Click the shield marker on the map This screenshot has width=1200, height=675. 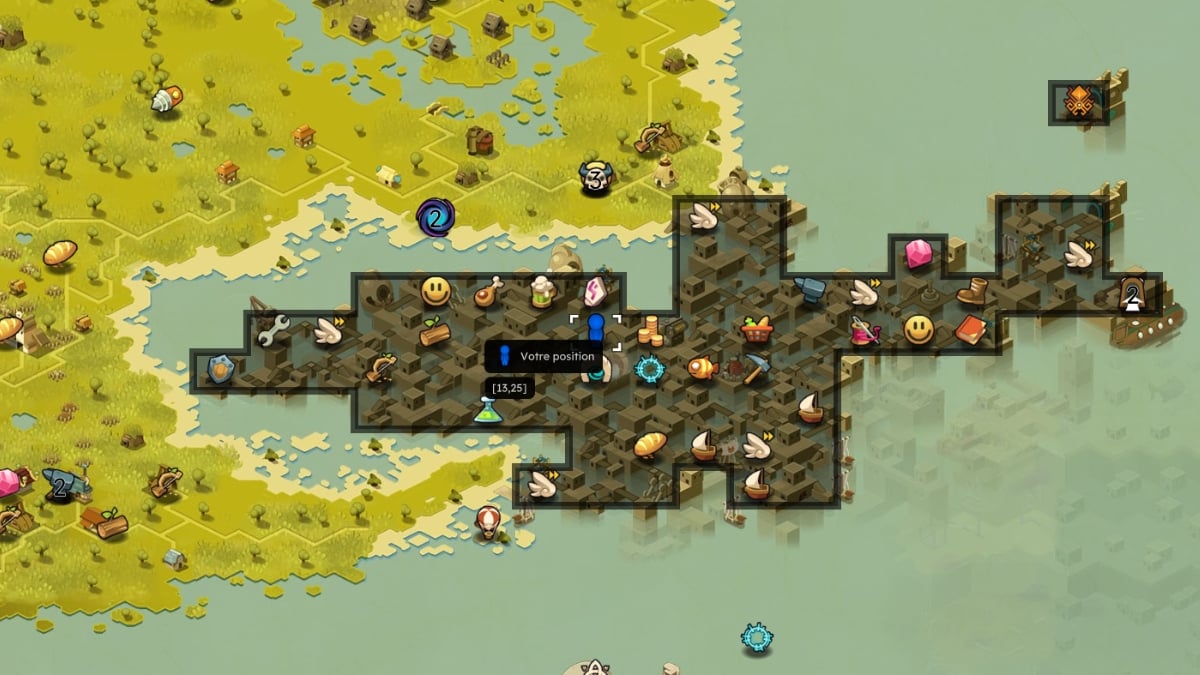coord(220,369)
